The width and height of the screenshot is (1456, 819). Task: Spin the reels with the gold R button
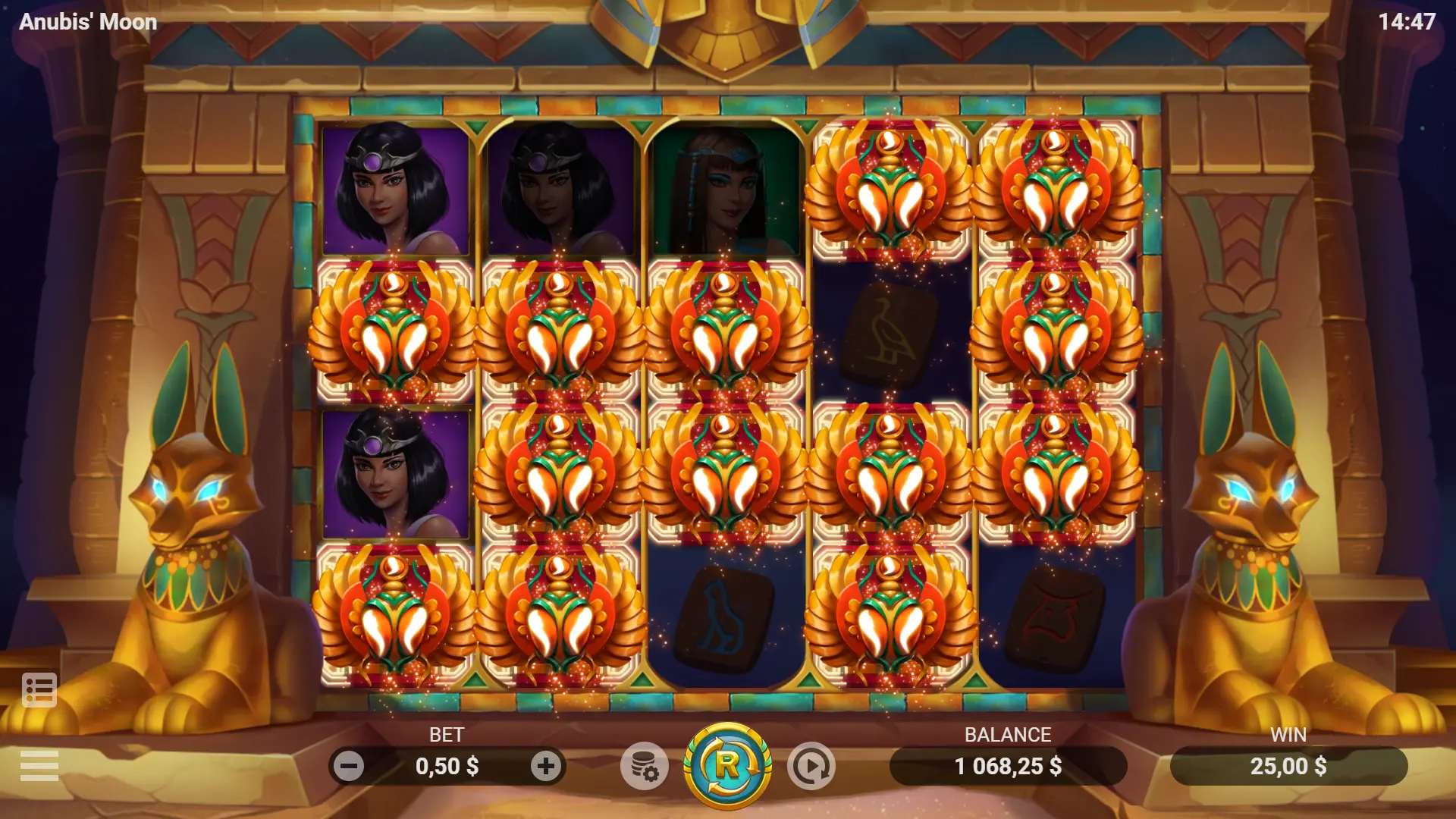[x=727, y=766]
